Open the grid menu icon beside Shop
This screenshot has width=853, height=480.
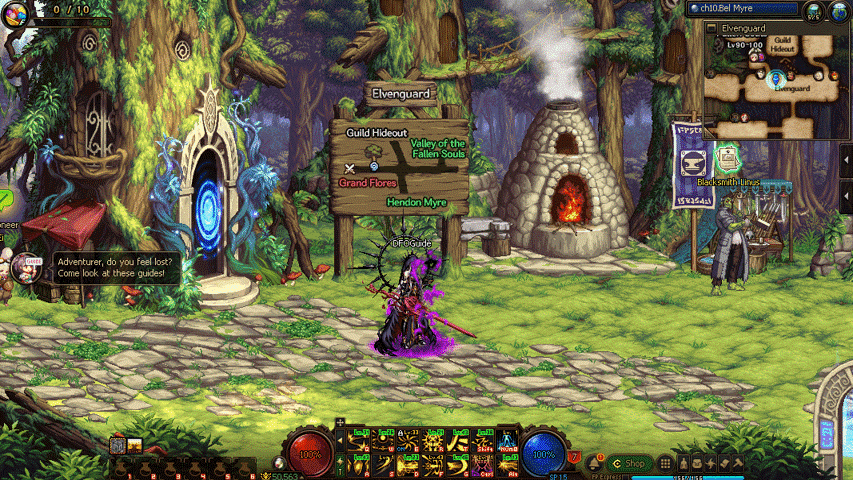tap(664, 463)
